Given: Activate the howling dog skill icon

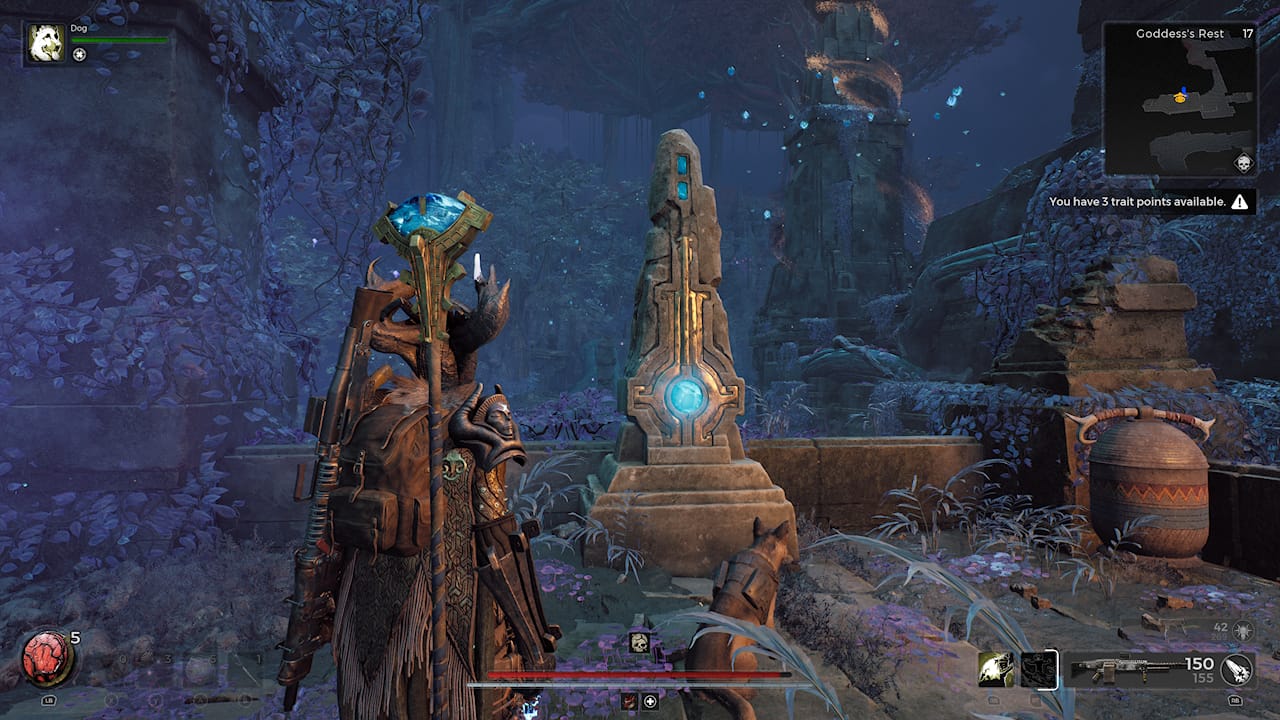Looking at the screenshot, I should pyautogui.click(x=996, y=669).
